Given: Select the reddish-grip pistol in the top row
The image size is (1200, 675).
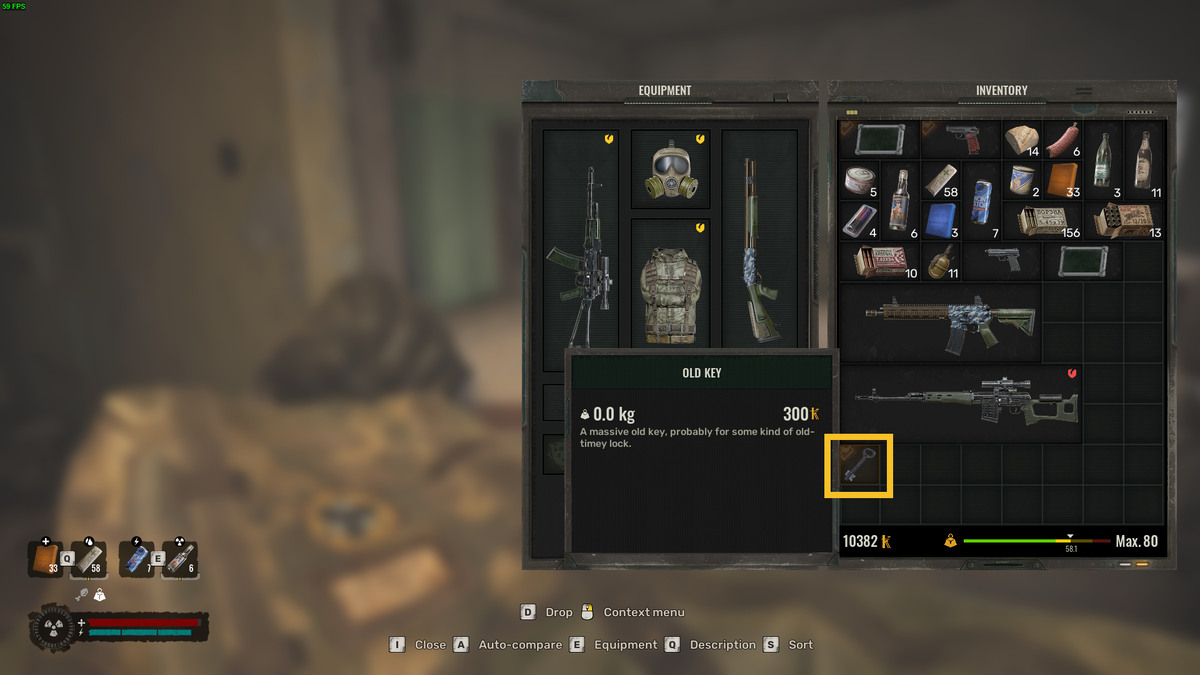Looking at the screenshot, I should [x=960, y=139].
